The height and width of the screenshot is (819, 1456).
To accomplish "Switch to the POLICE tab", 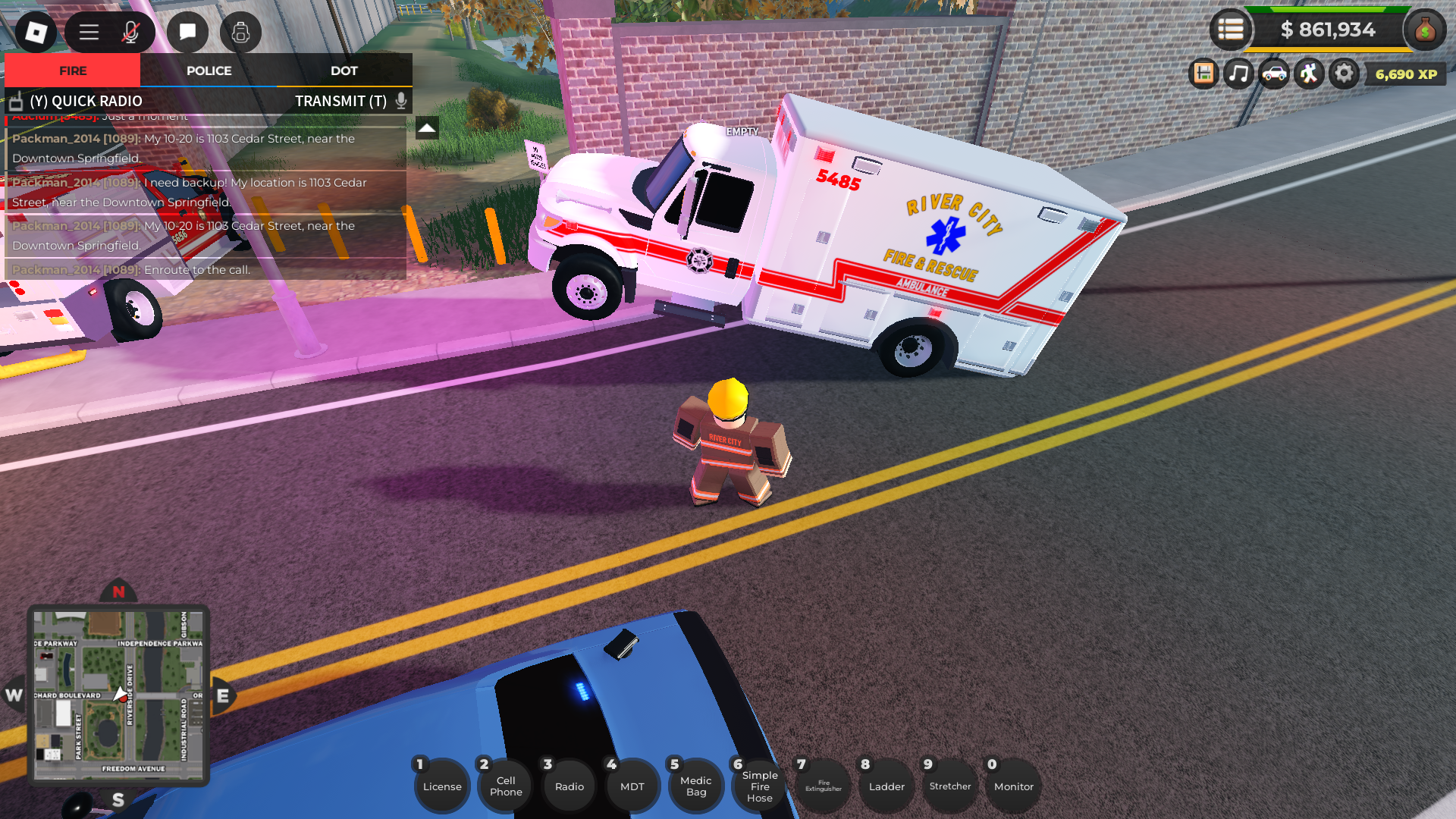I will point(208,71).
